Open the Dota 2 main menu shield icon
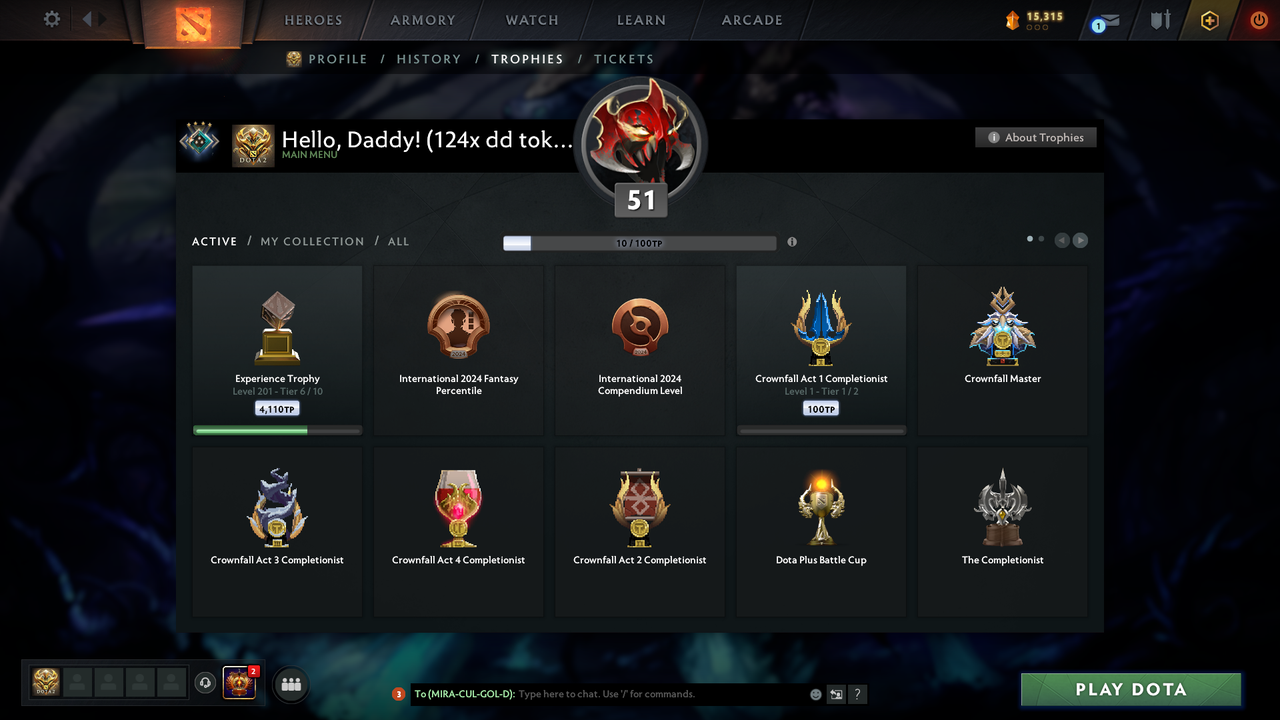 click(x=194, y=24)
